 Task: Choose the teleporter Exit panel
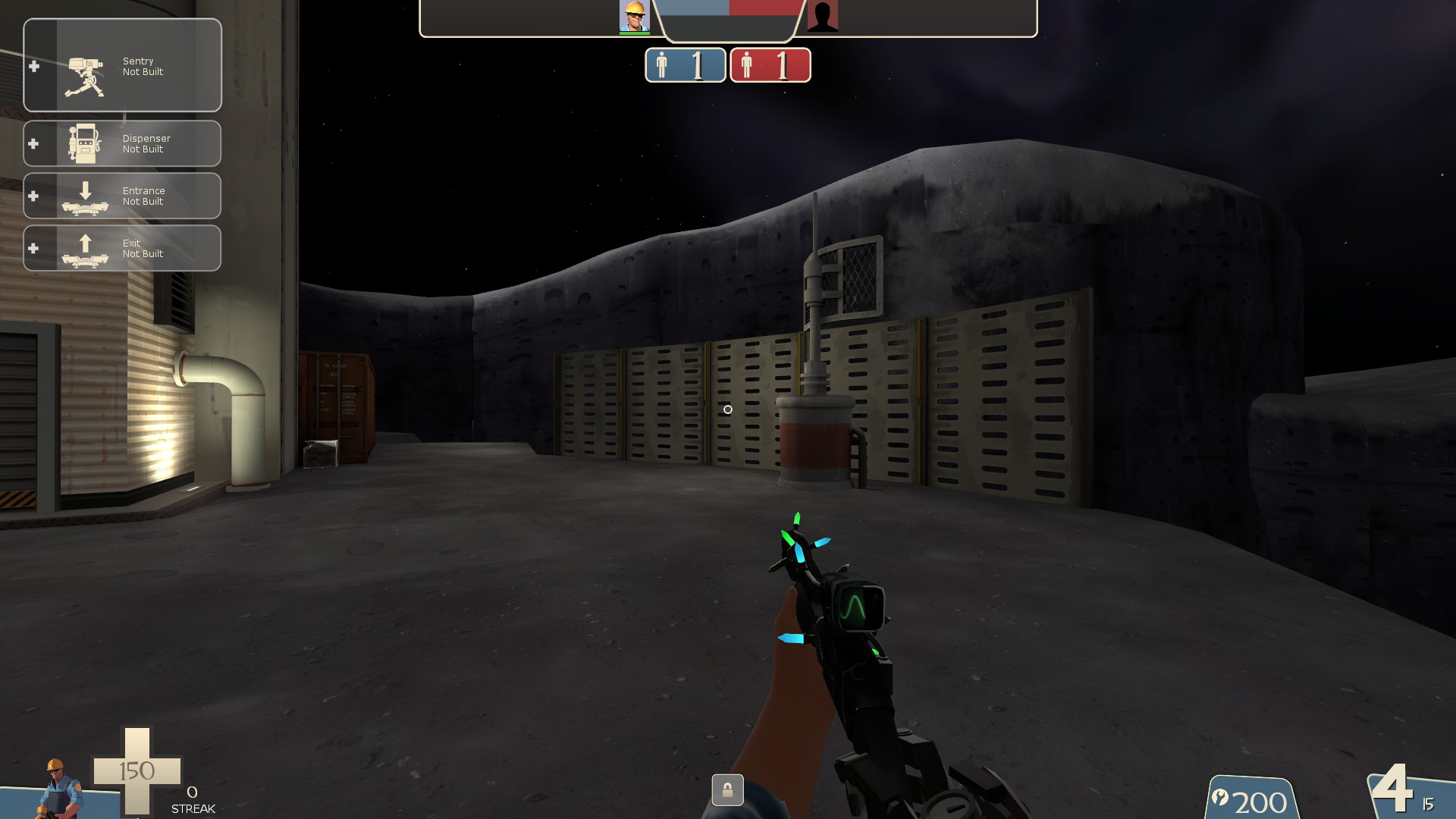122,248
